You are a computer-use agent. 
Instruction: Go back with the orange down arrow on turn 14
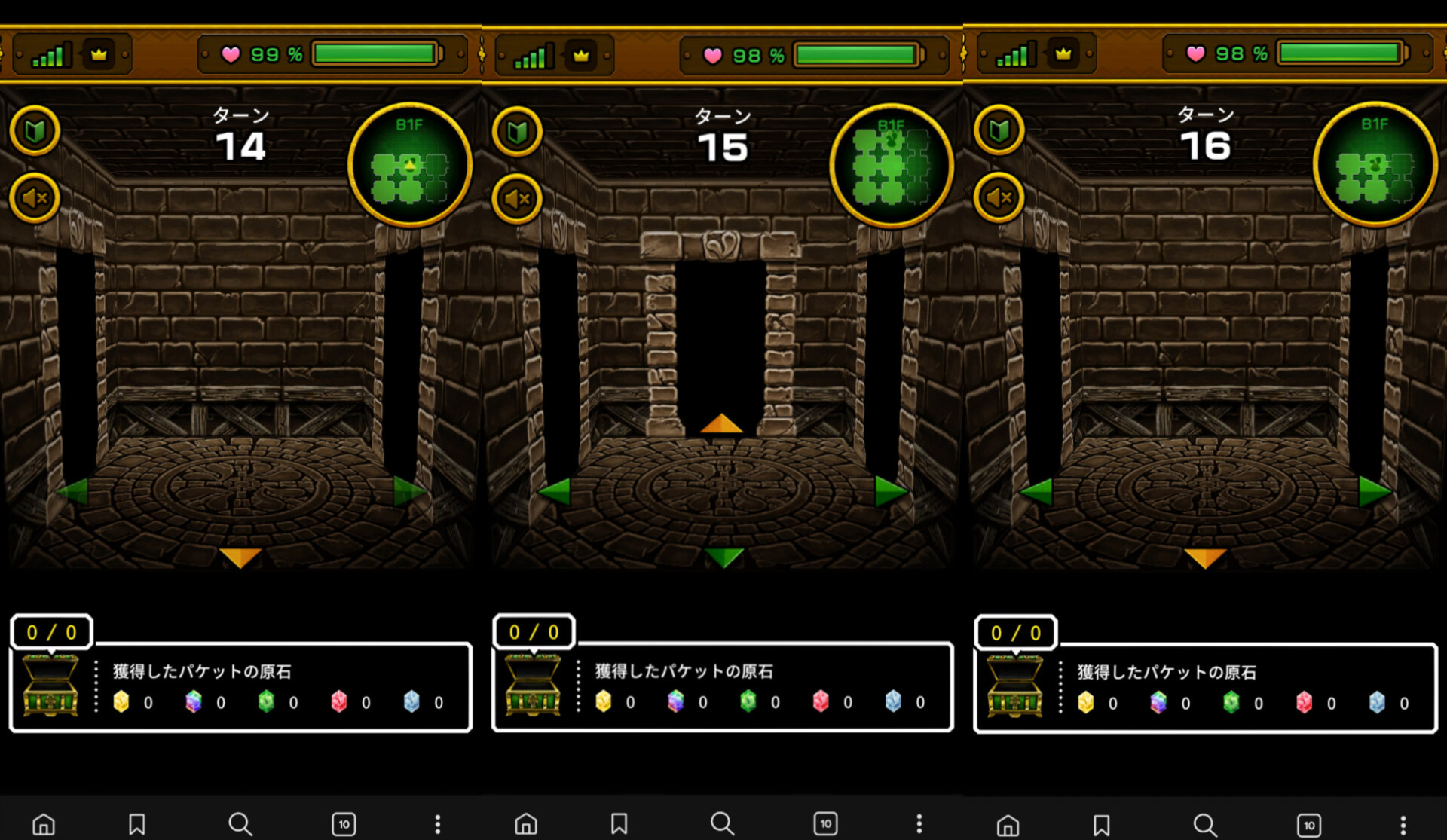[240, 557]
